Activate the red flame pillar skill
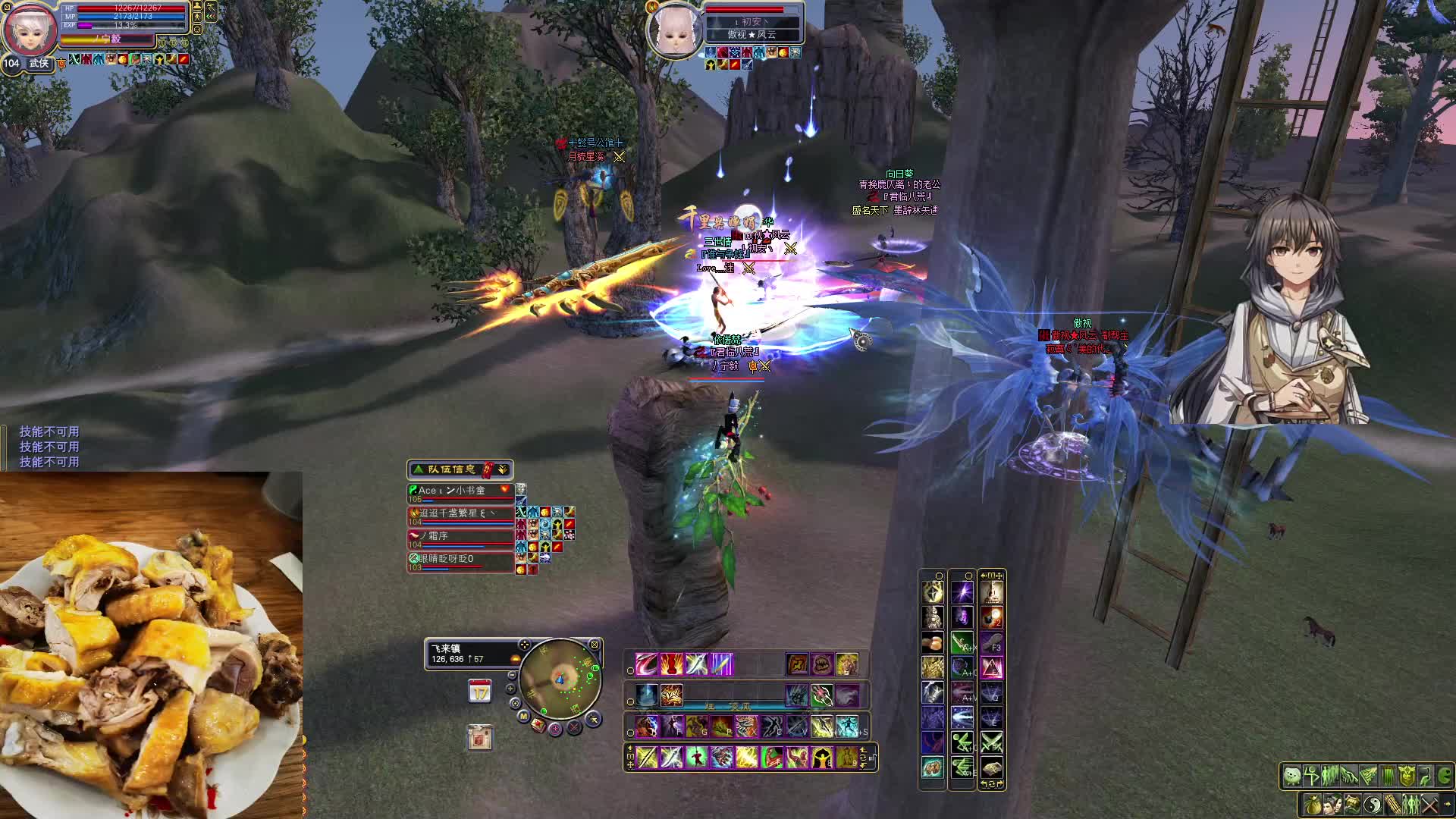The image size is (1456, 819). tap(671, 664)
